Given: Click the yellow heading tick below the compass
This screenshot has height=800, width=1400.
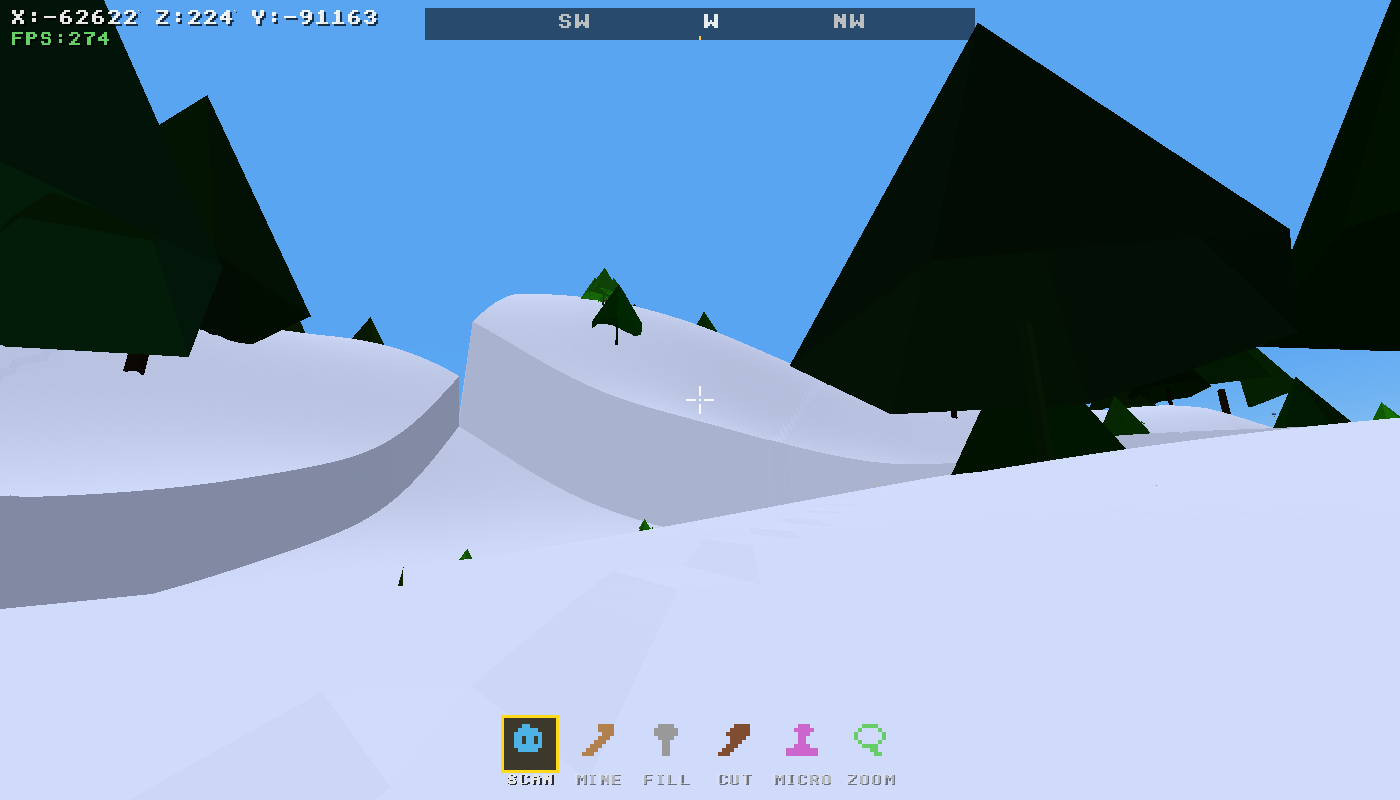Looking at the screenshot, I should point(700,35).
